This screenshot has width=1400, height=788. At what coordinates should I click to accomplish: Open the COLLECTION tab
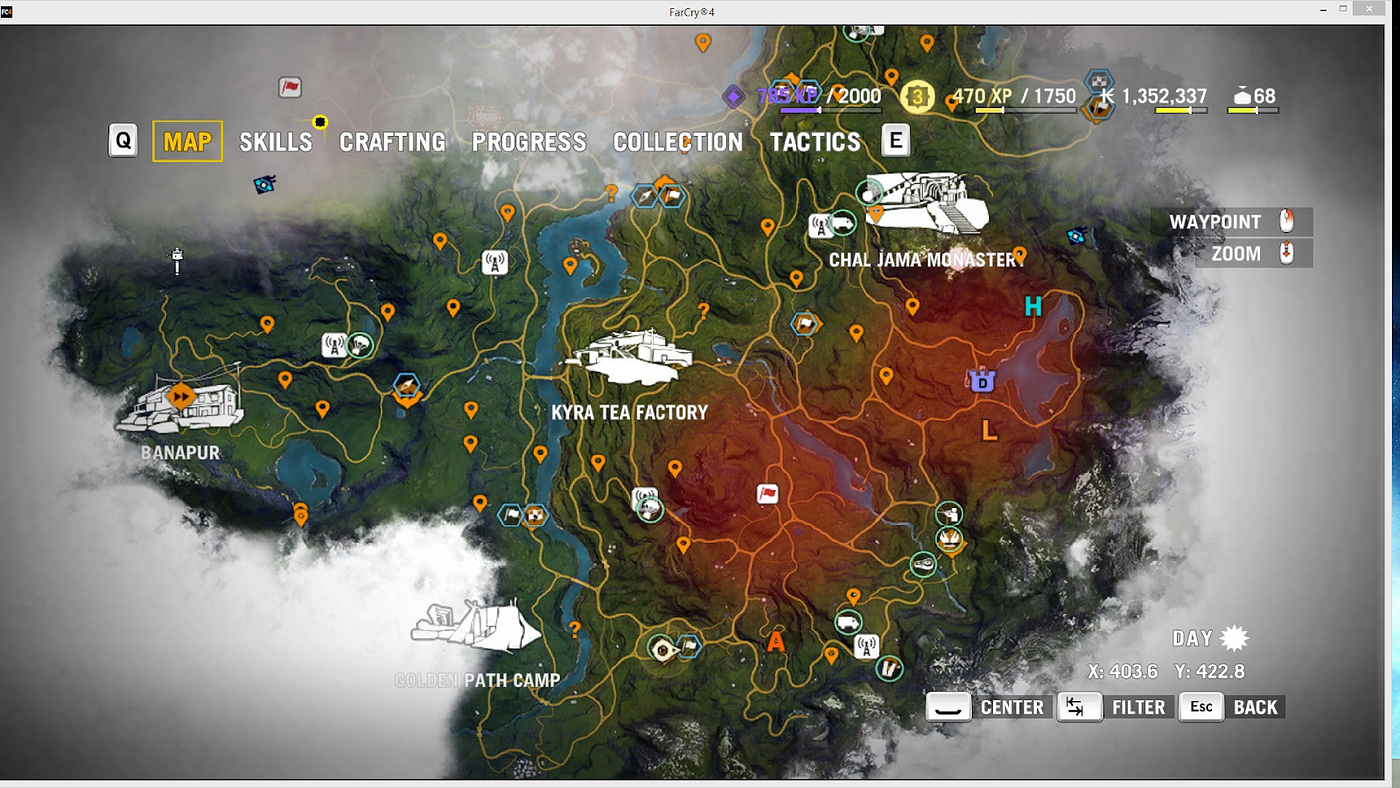click(678, 141)
